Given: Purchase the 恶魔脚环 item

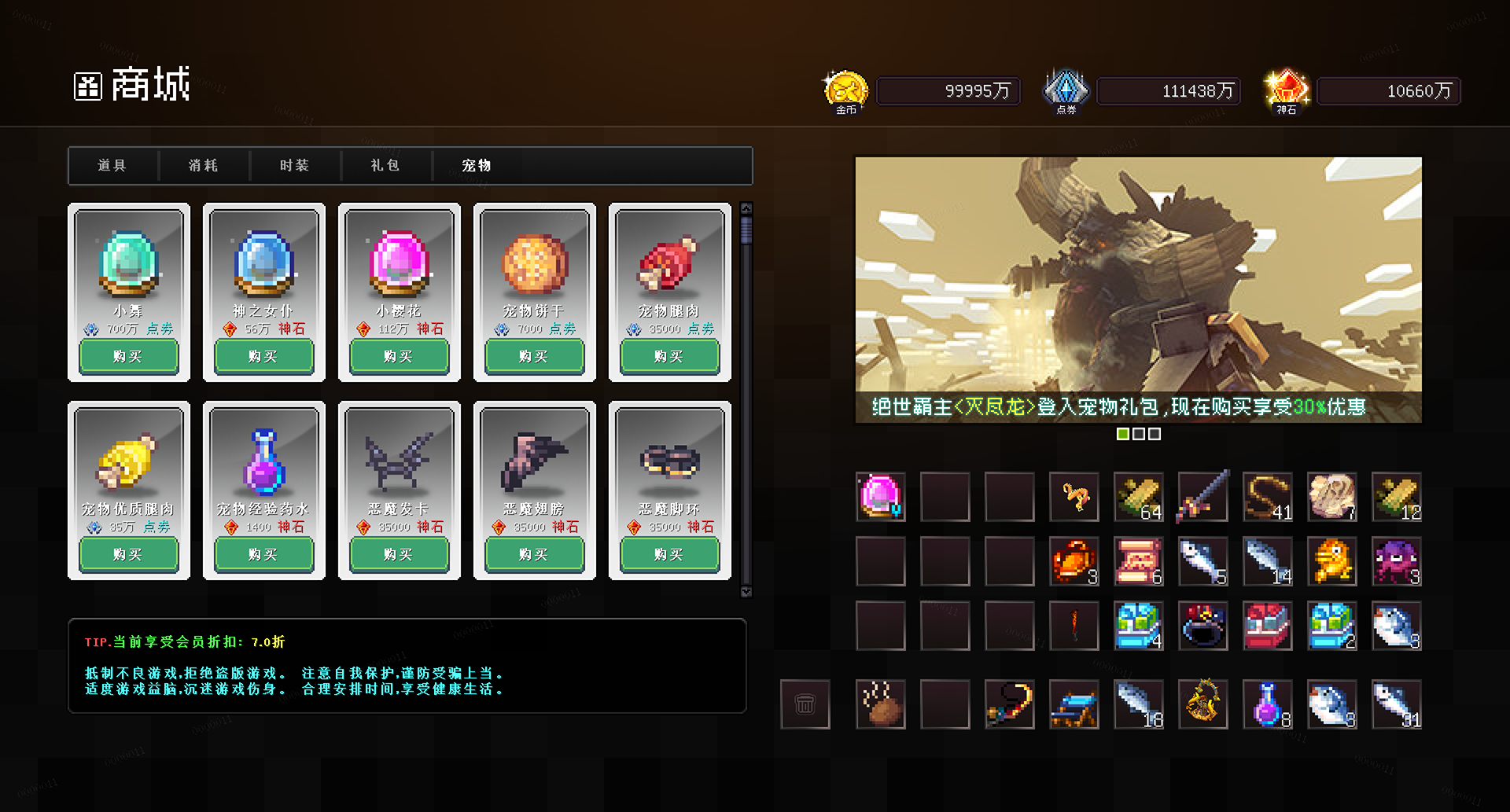Looking at the screenshot, I should pyautogui.click(x=669, y=555).
